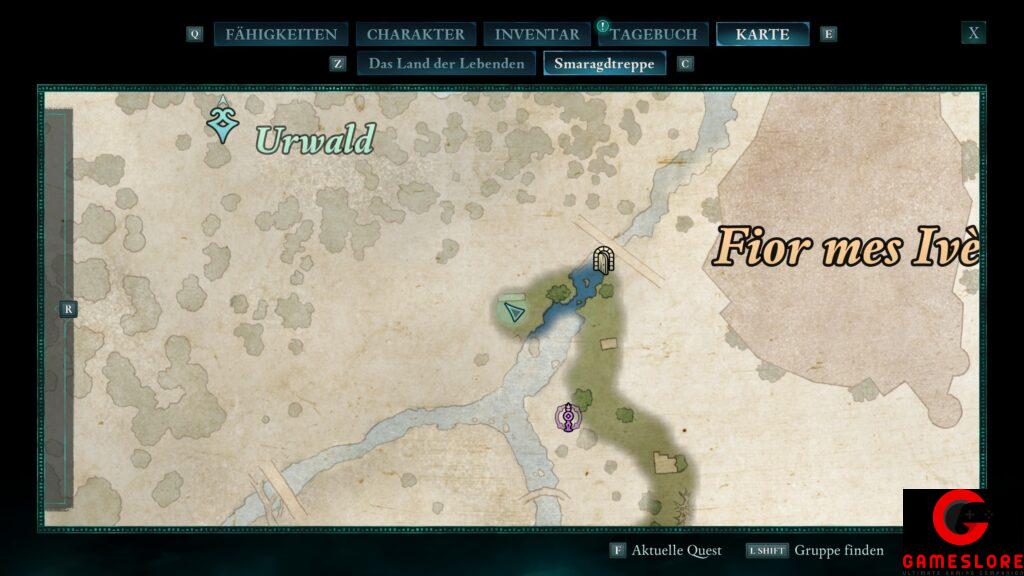This screenshot has height=576, width=1024.
Task: Click the Gameslore watermark logo
Action: click(x=962, y=532)
